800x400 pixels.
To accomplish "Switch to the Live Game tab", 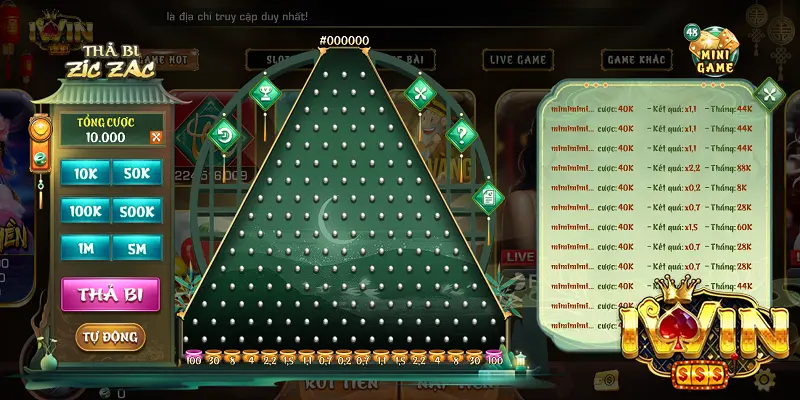I will point(518,60).
